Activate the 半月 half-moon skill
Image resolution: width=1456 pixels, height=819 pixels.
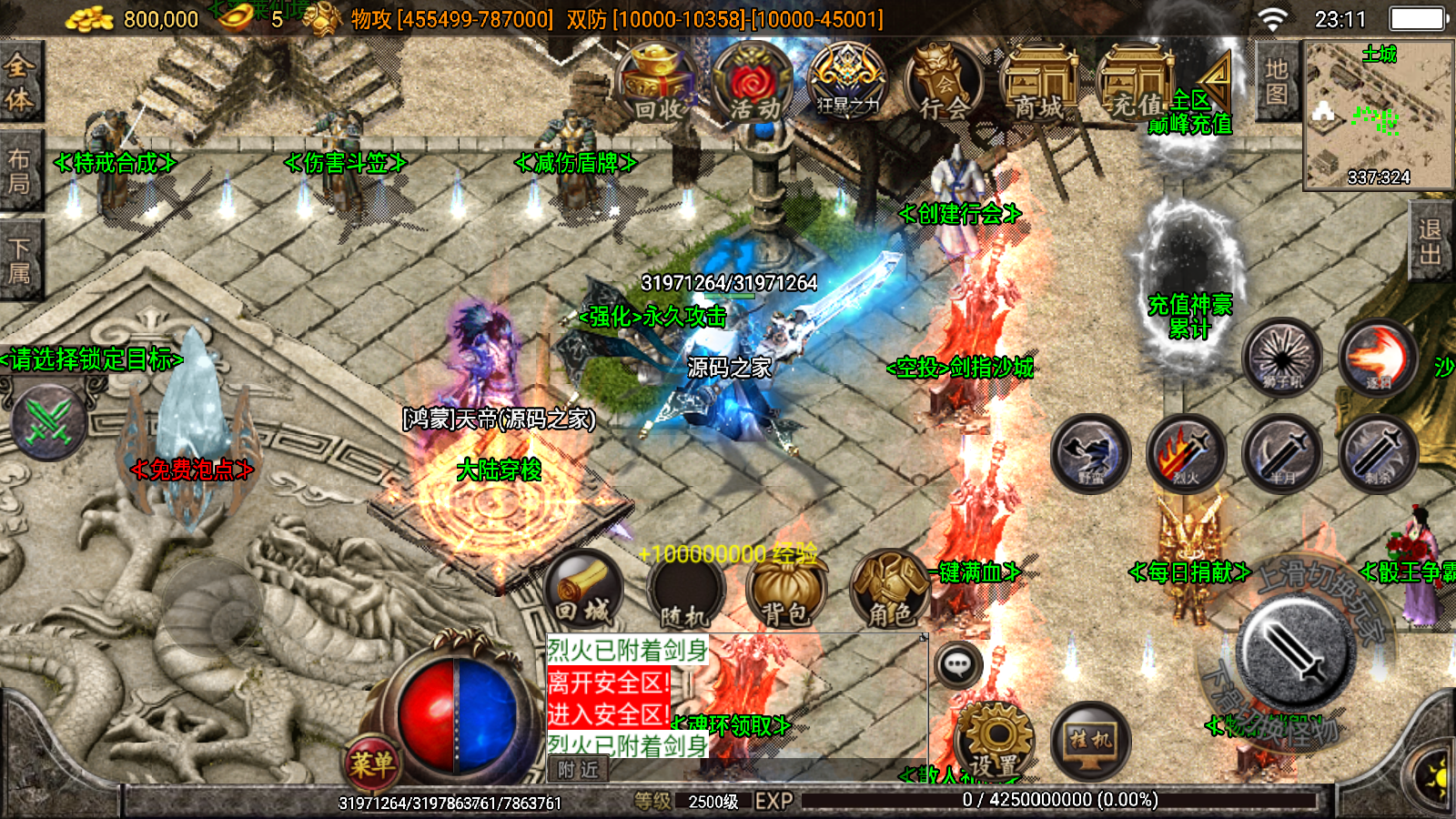(x=1282, y=452)
